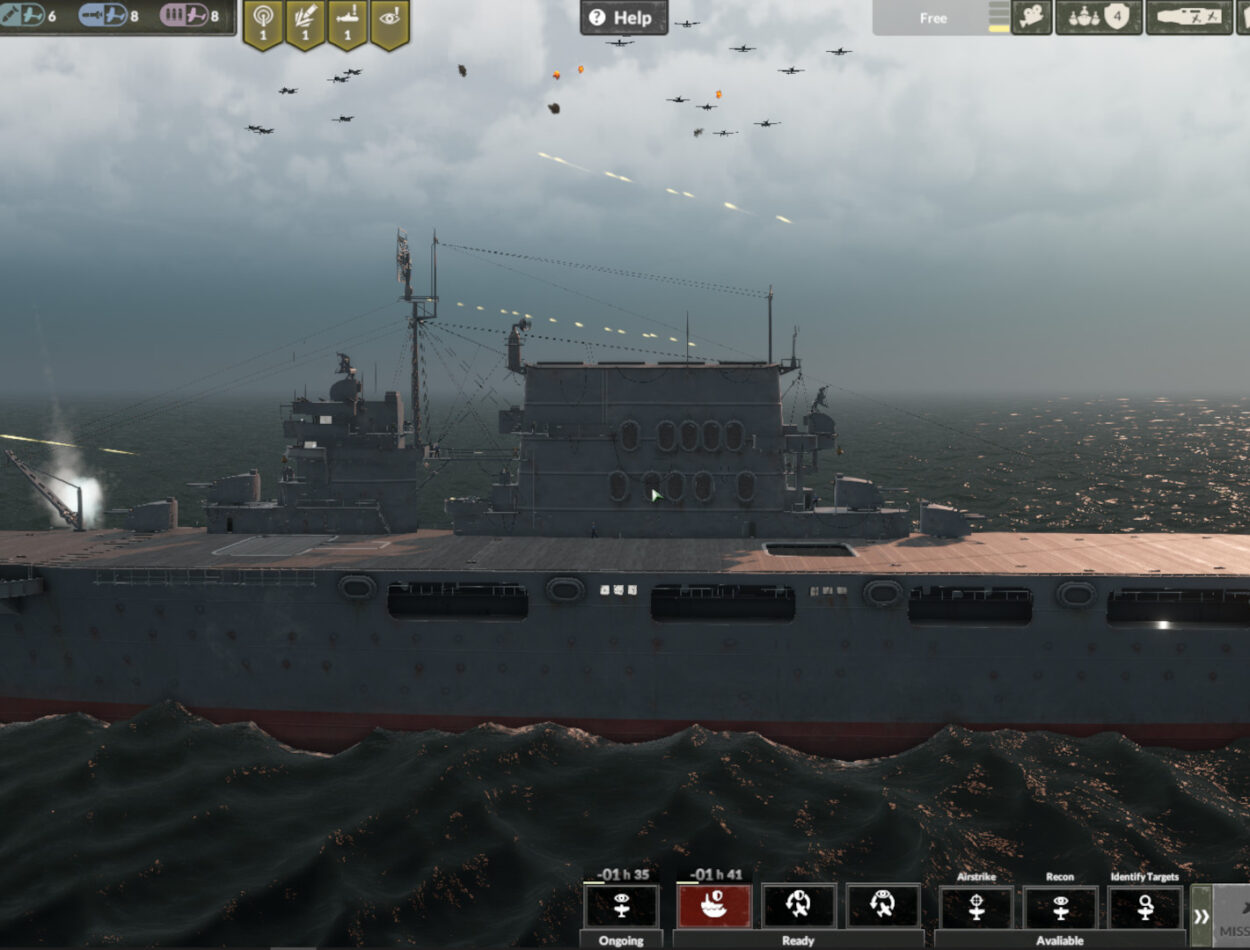Select the submarine alert banner
This screenshot has height=950, width=1250.
(x=347, y=22)
